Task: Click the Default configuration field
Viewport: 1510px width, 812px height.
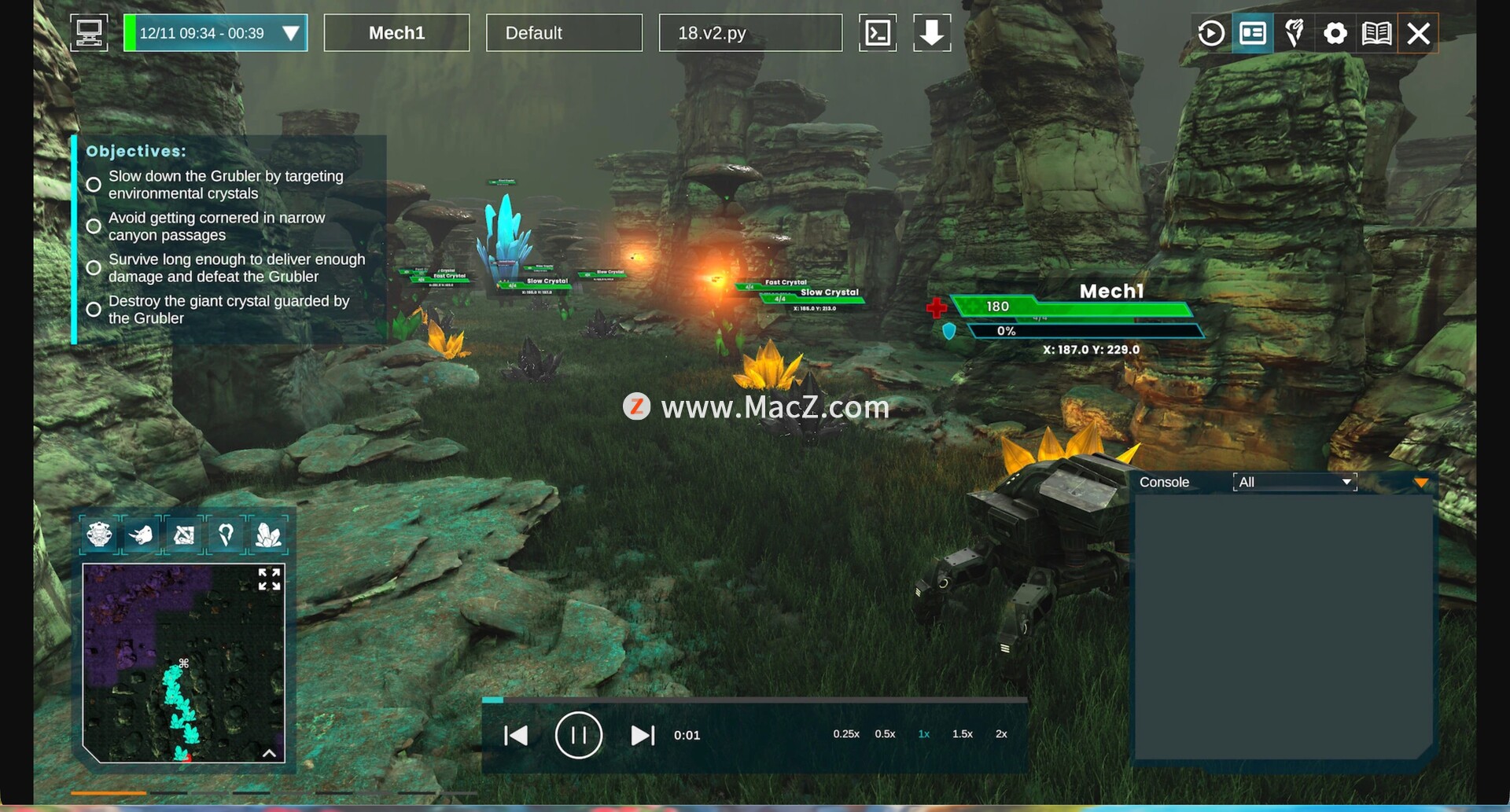Action: [564, 33]
